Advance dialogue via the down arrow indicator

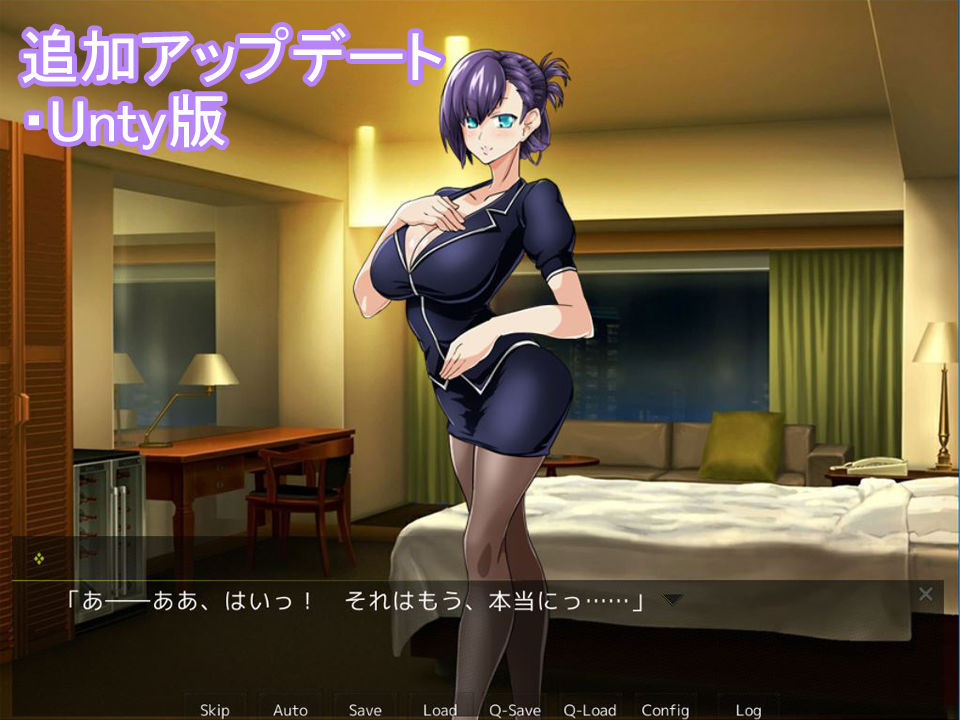point(673,600)
